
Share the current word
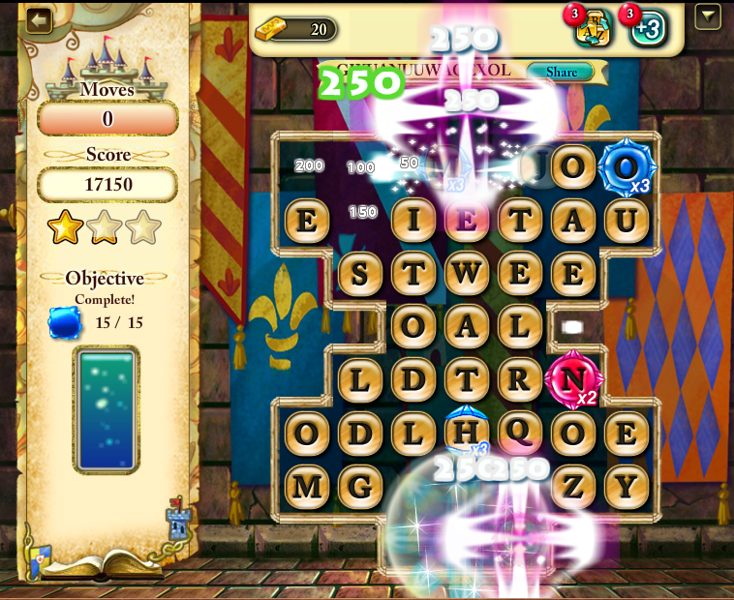(561, 72)
